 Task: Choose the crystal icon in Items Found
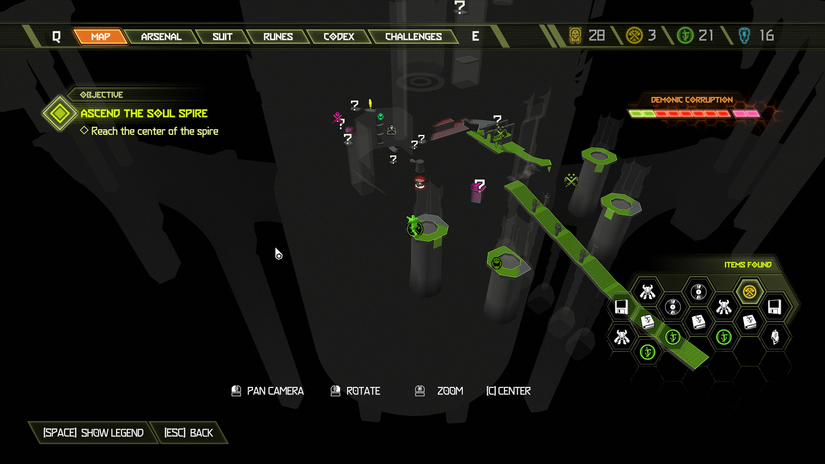pyautogui.click(x=774, y=336)
